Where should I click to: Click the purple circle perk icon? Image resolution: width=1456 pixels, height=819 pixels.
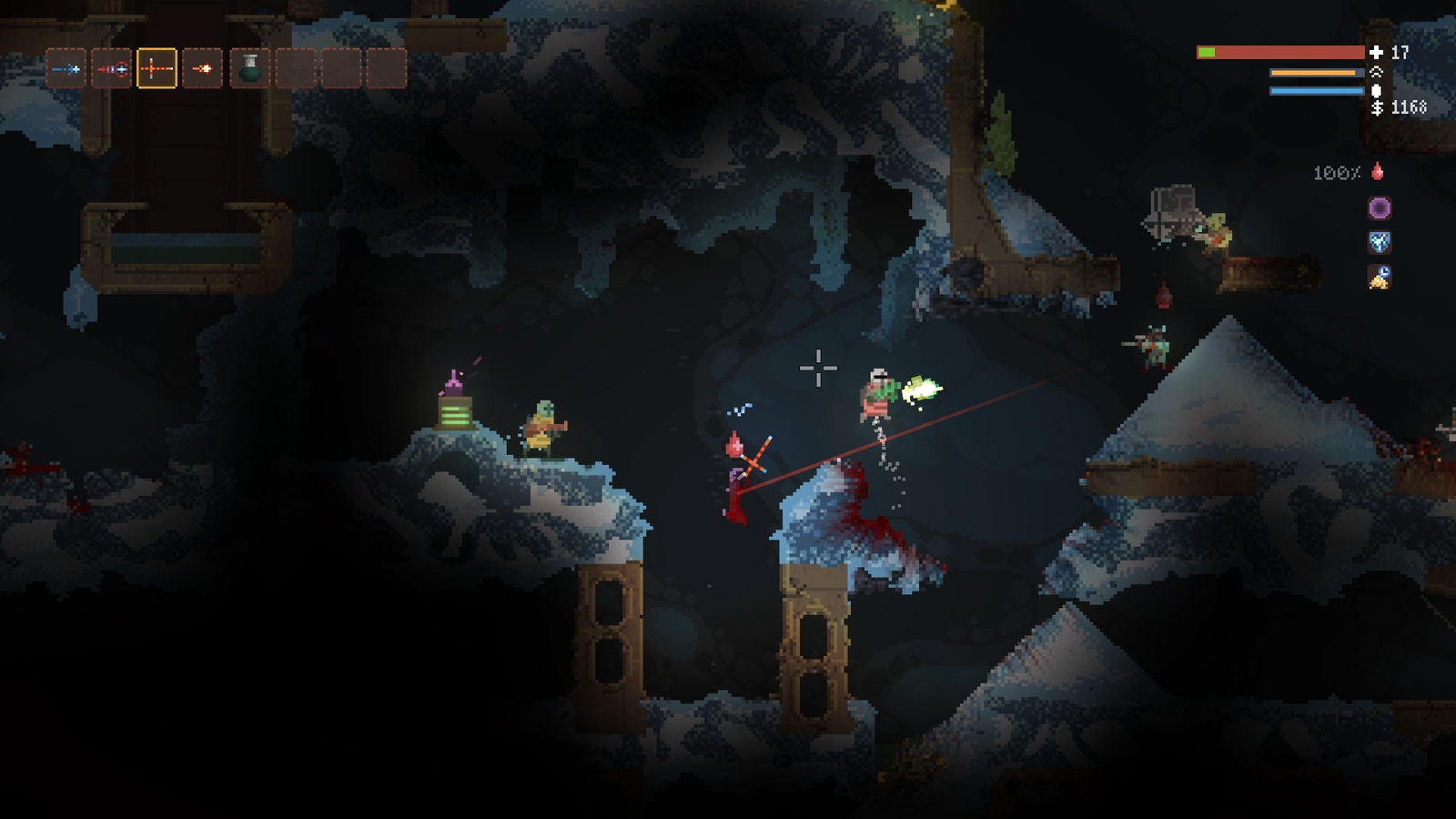1380,208
